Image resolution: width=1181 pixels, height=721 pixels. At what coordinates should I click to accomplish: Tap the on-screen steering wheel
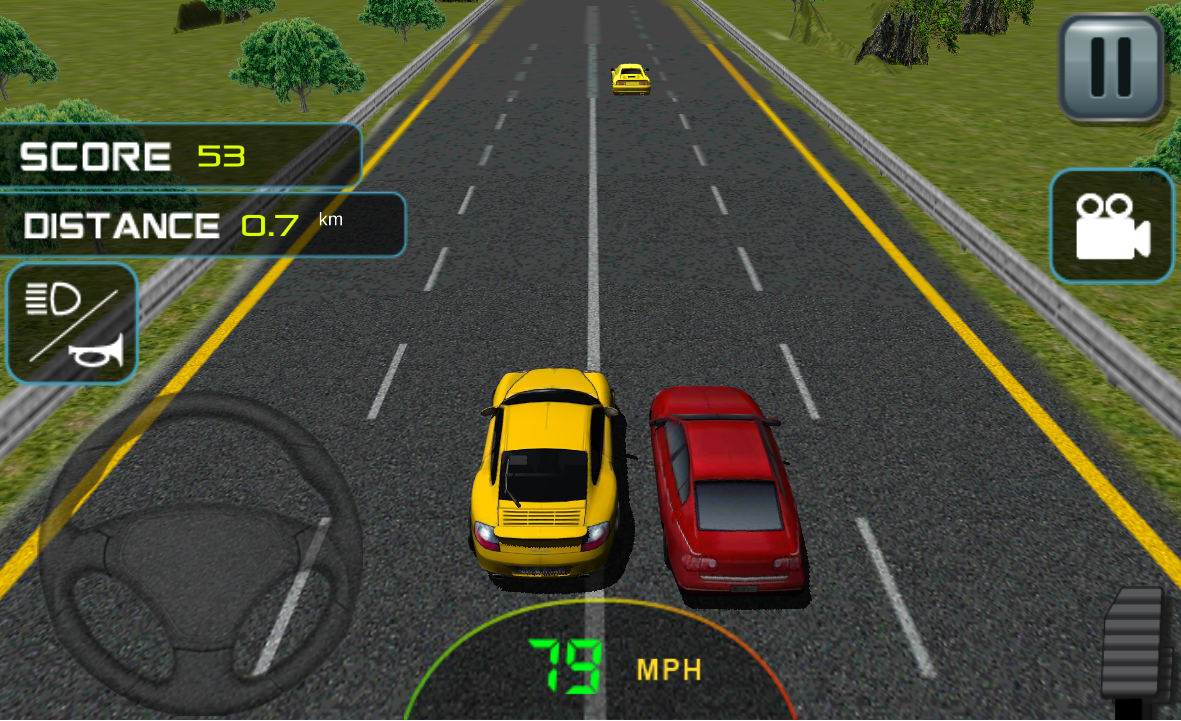[200, 552]
